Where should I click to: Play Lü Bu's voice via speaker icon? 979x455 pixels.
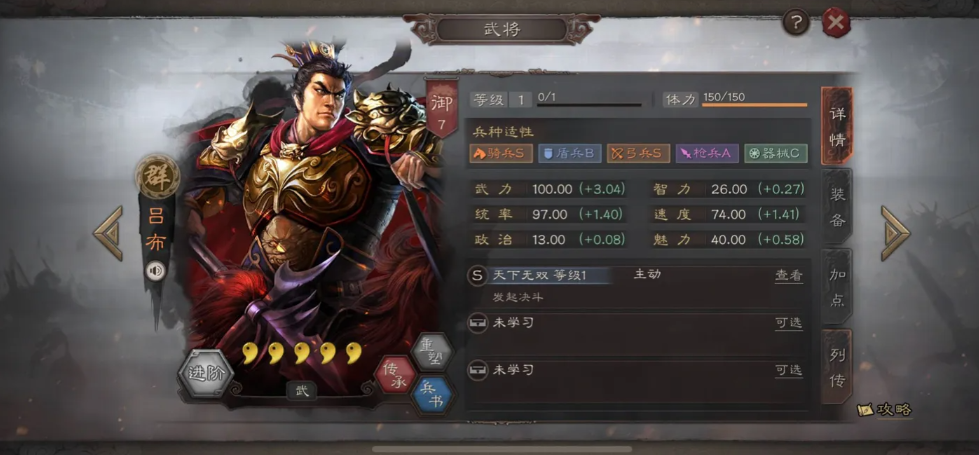tap(155, 270)
